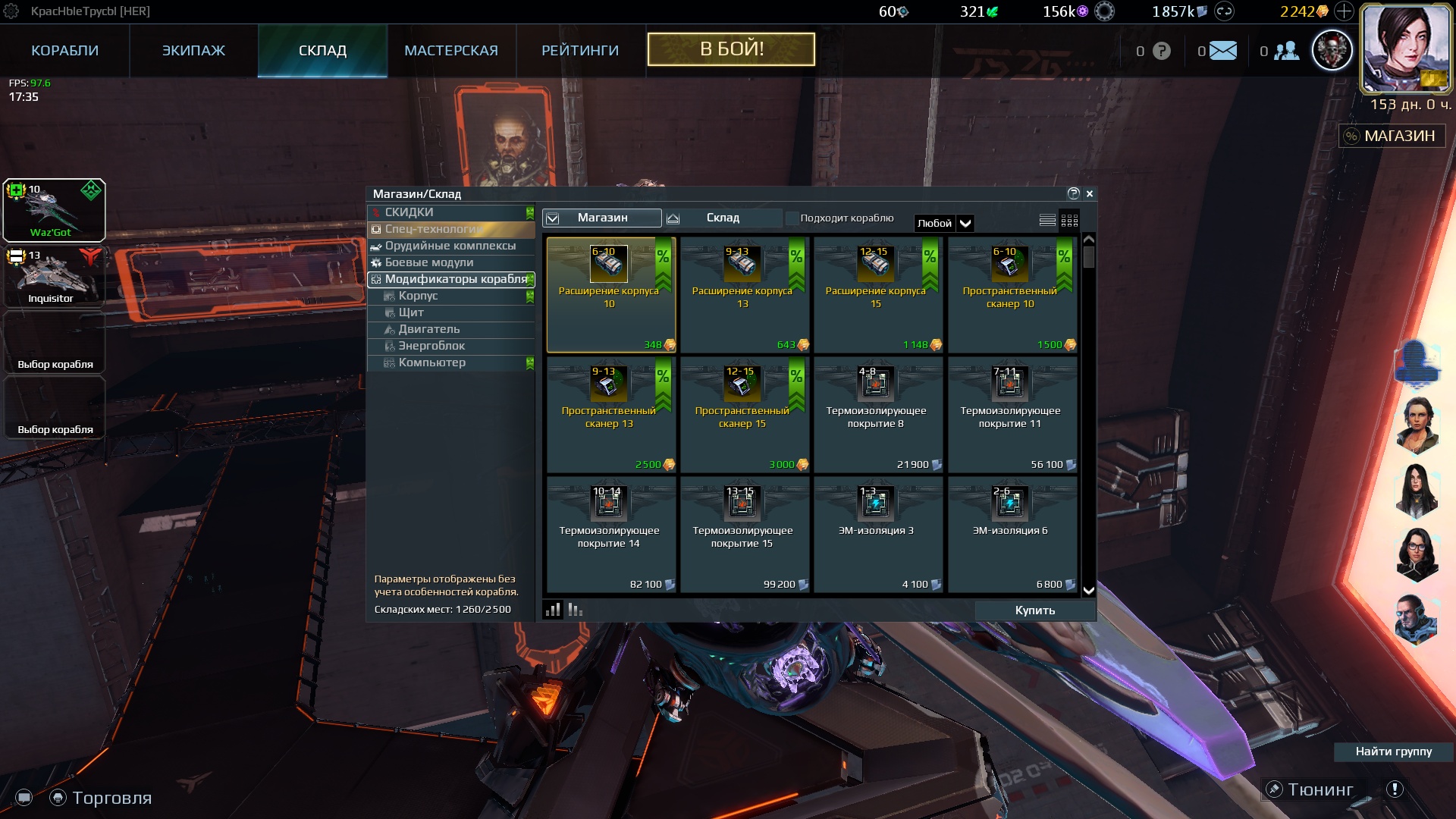Start a battle with В БОЙ! button
The image size is (1456, 819).
coord(731,49)
